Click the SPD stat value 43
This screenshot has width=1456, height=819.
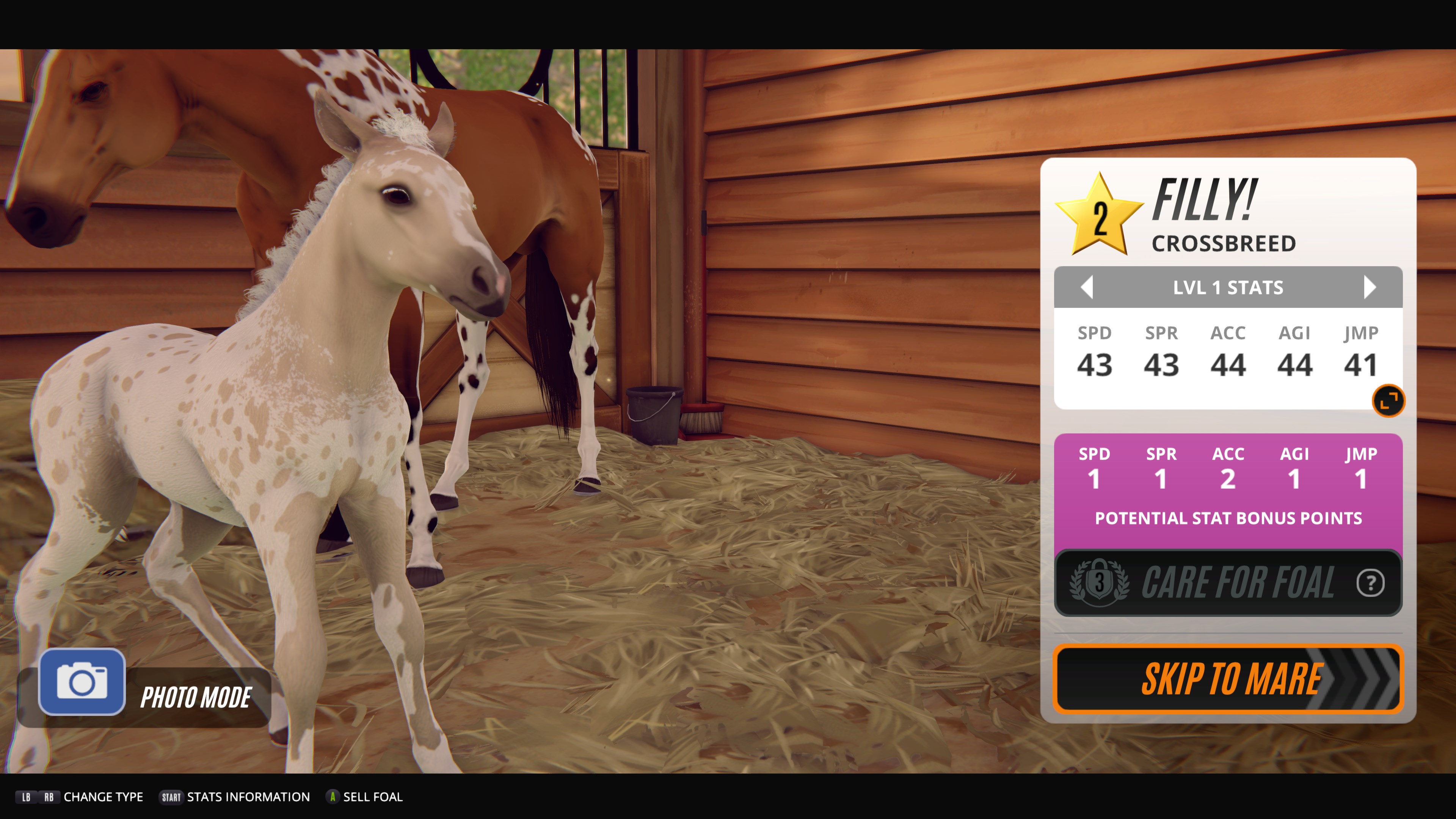click(1095, 364)
